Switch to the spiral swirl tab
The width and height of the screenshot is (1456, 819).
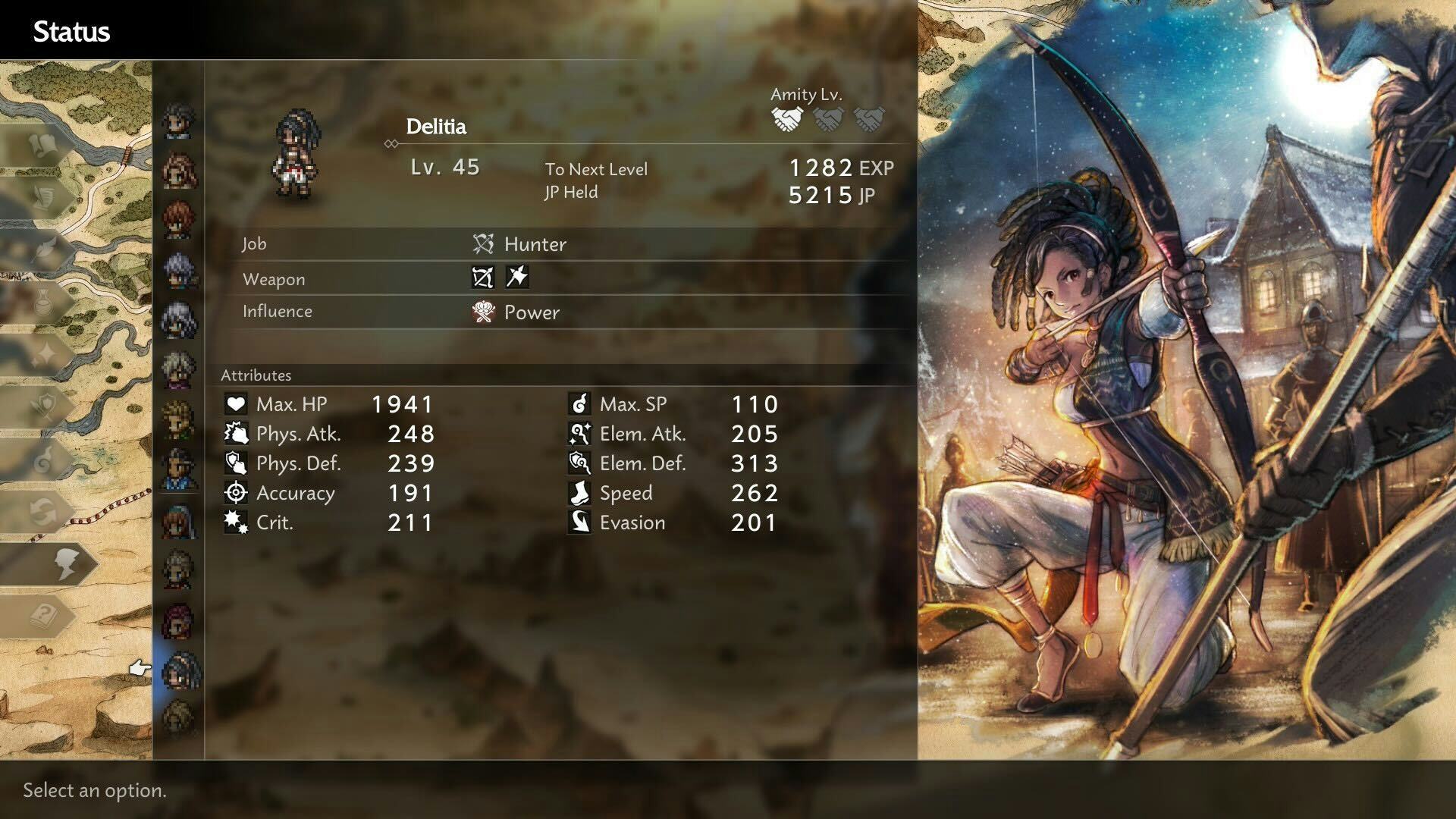click(x=44, y=459)
